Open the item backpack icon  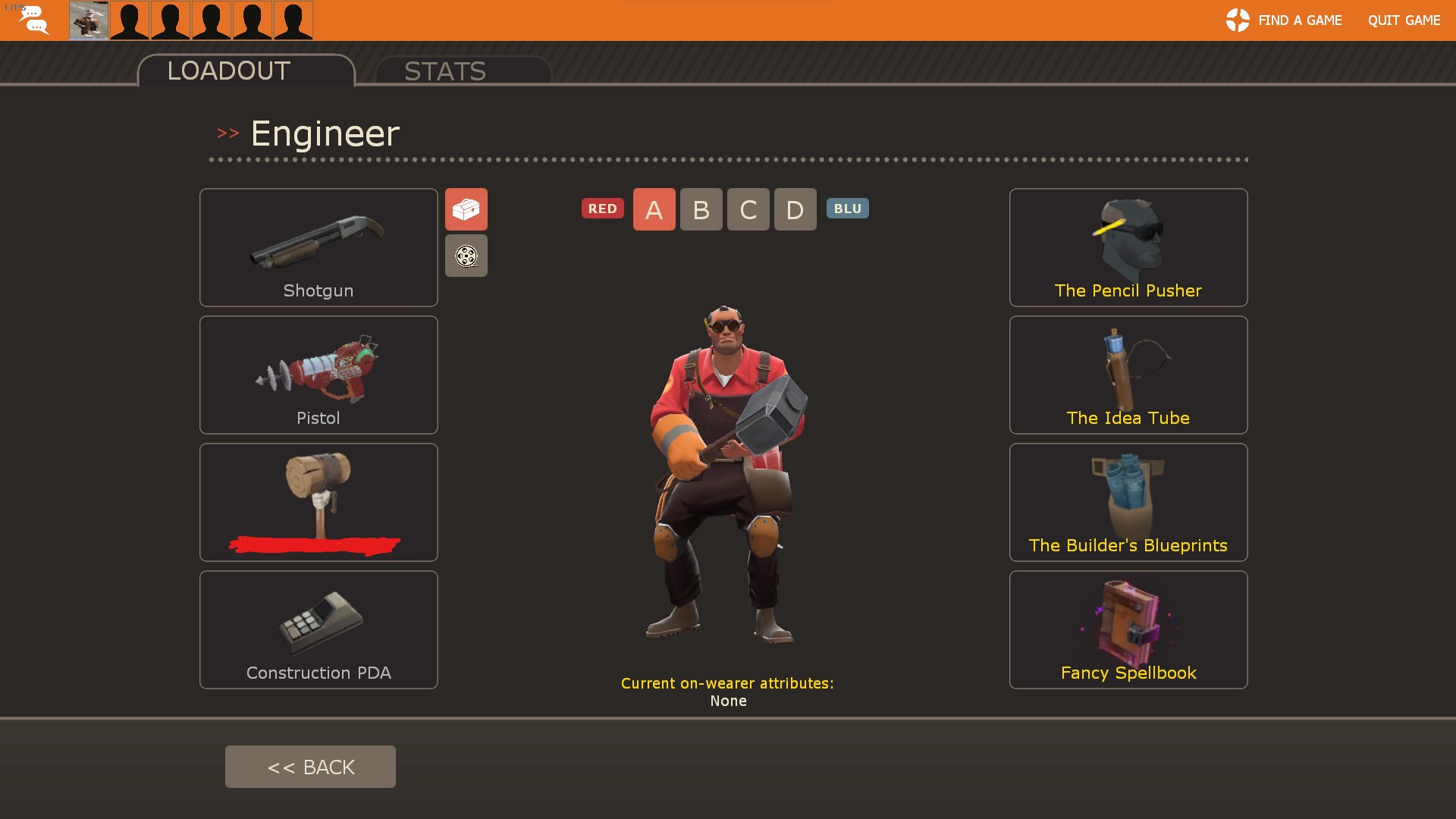tap(466, 209)
